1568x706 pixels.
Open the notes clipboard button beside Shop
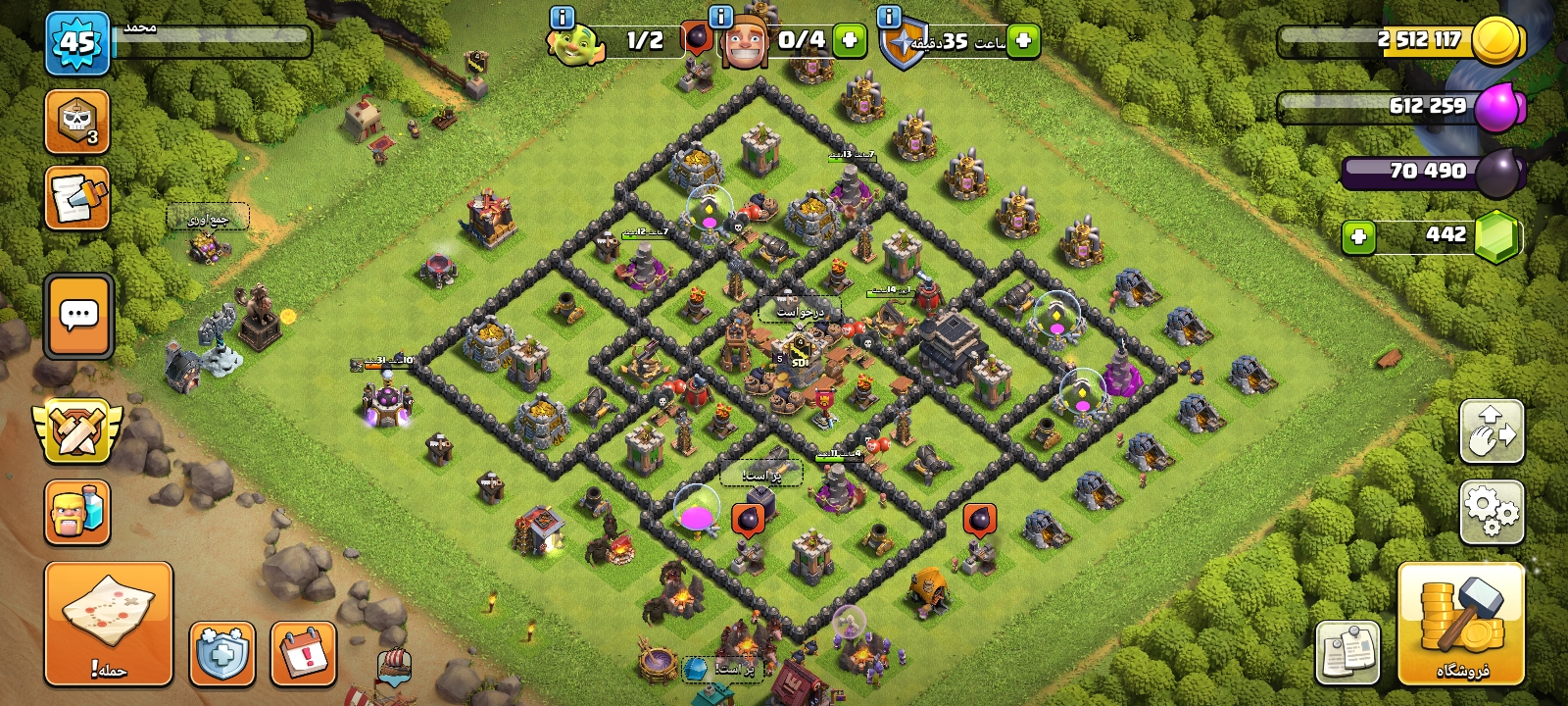[x=1347, y=652]
